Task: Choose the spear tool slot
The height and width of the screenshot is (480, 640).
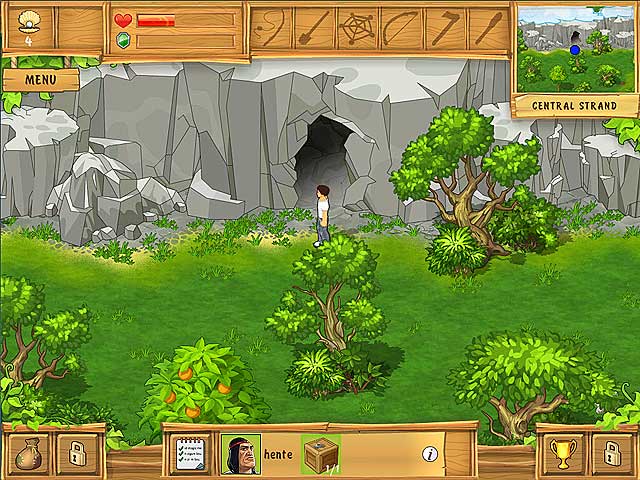Action: click(x=487, y=28)
